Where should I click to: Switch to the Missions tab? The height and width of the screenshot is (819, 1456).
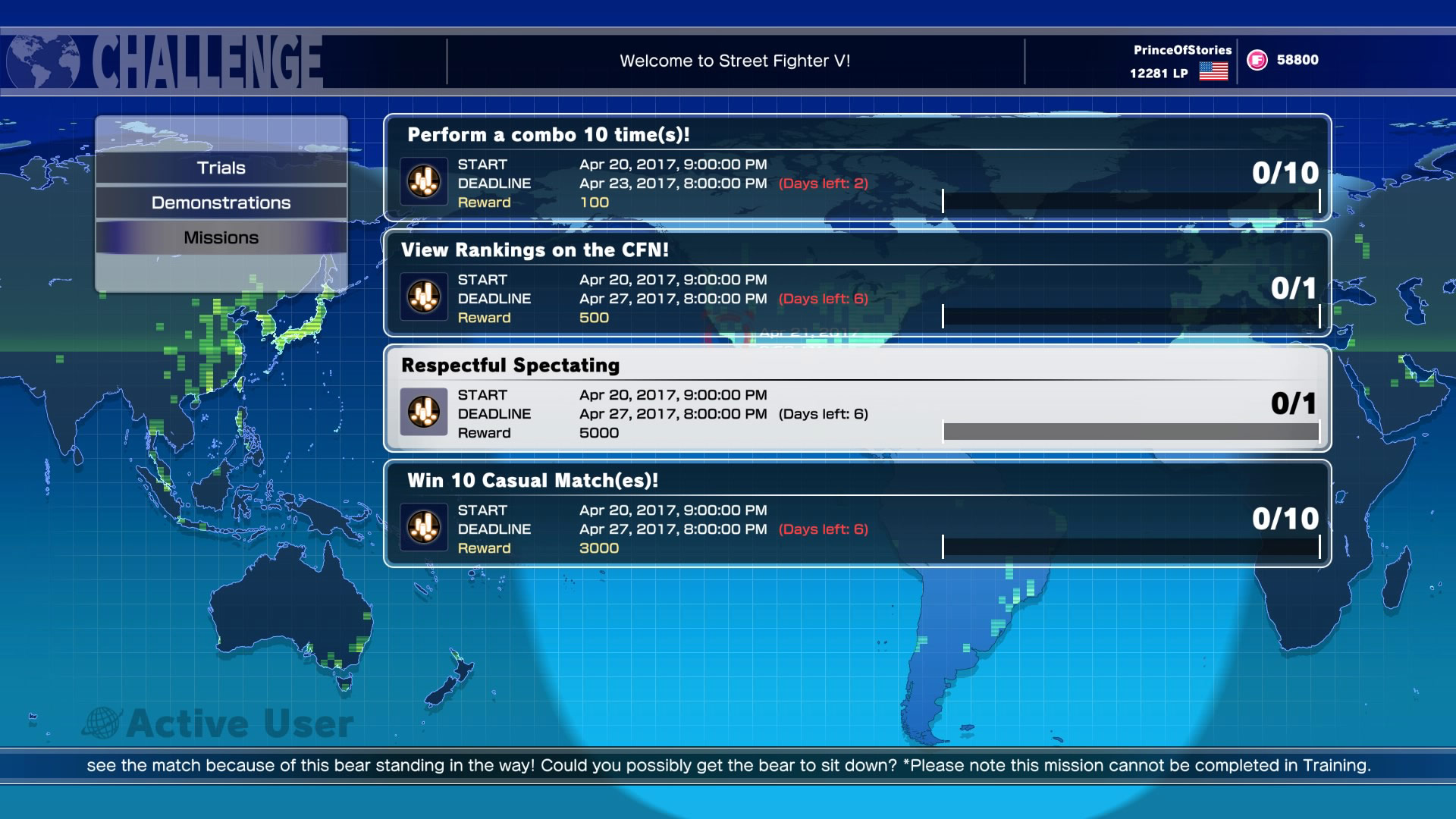click(221, 237)
